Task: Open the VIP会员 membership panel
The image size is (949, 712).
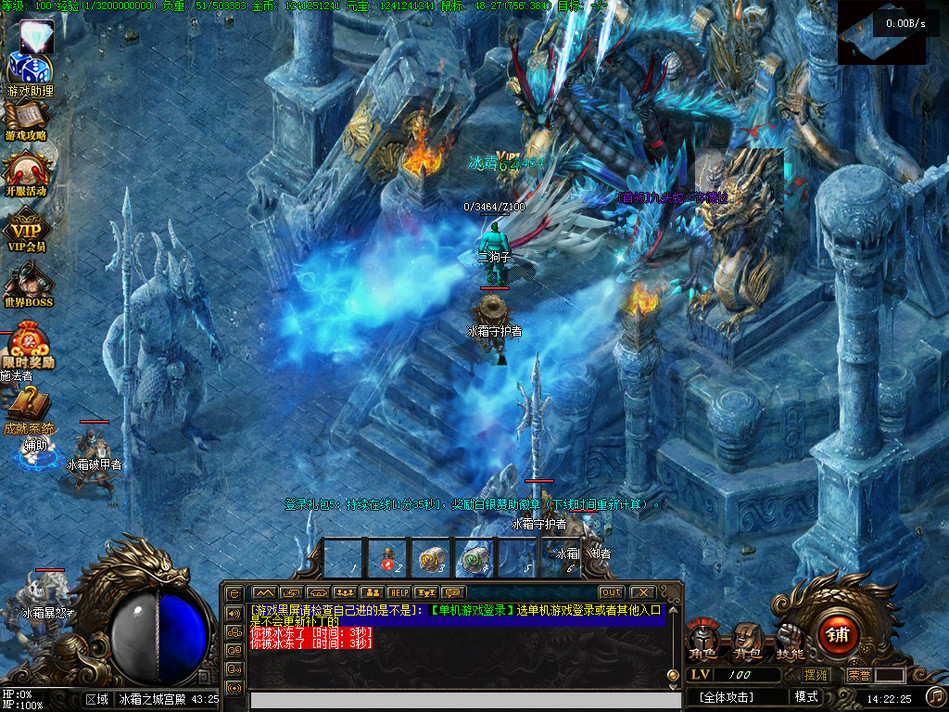Action: click(x=27, y=228)
